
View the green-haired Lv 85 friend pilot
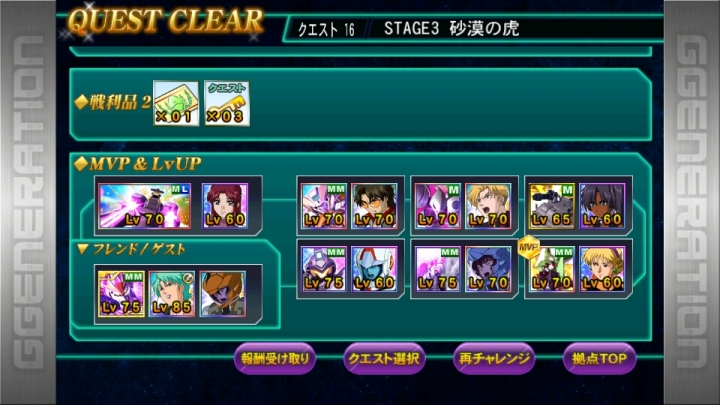click(x=171, y=294)
